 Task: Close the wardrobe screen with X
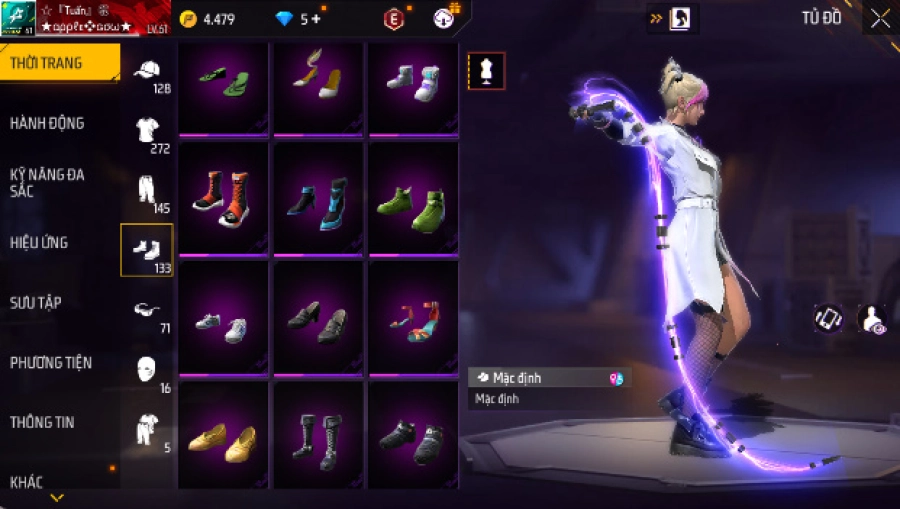[x=880, y=19]
